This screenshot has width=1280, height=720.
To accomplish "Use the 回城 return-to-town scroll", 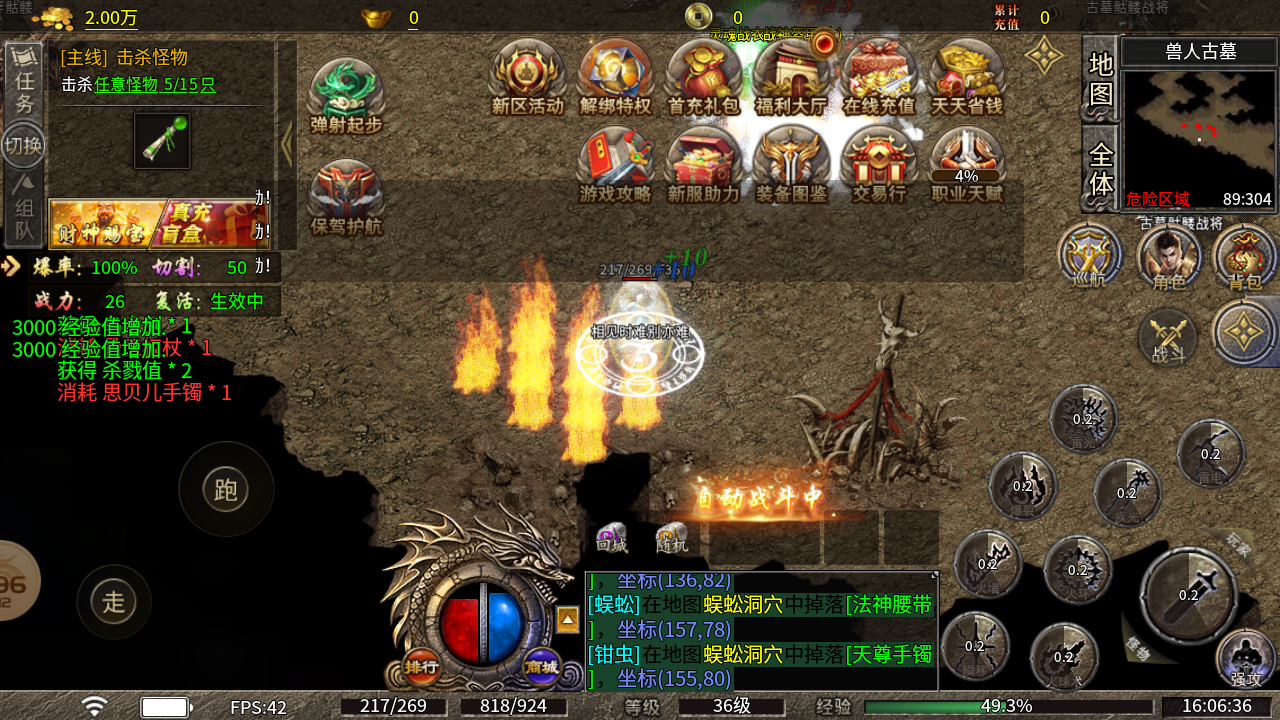I will tap(611, 538).
